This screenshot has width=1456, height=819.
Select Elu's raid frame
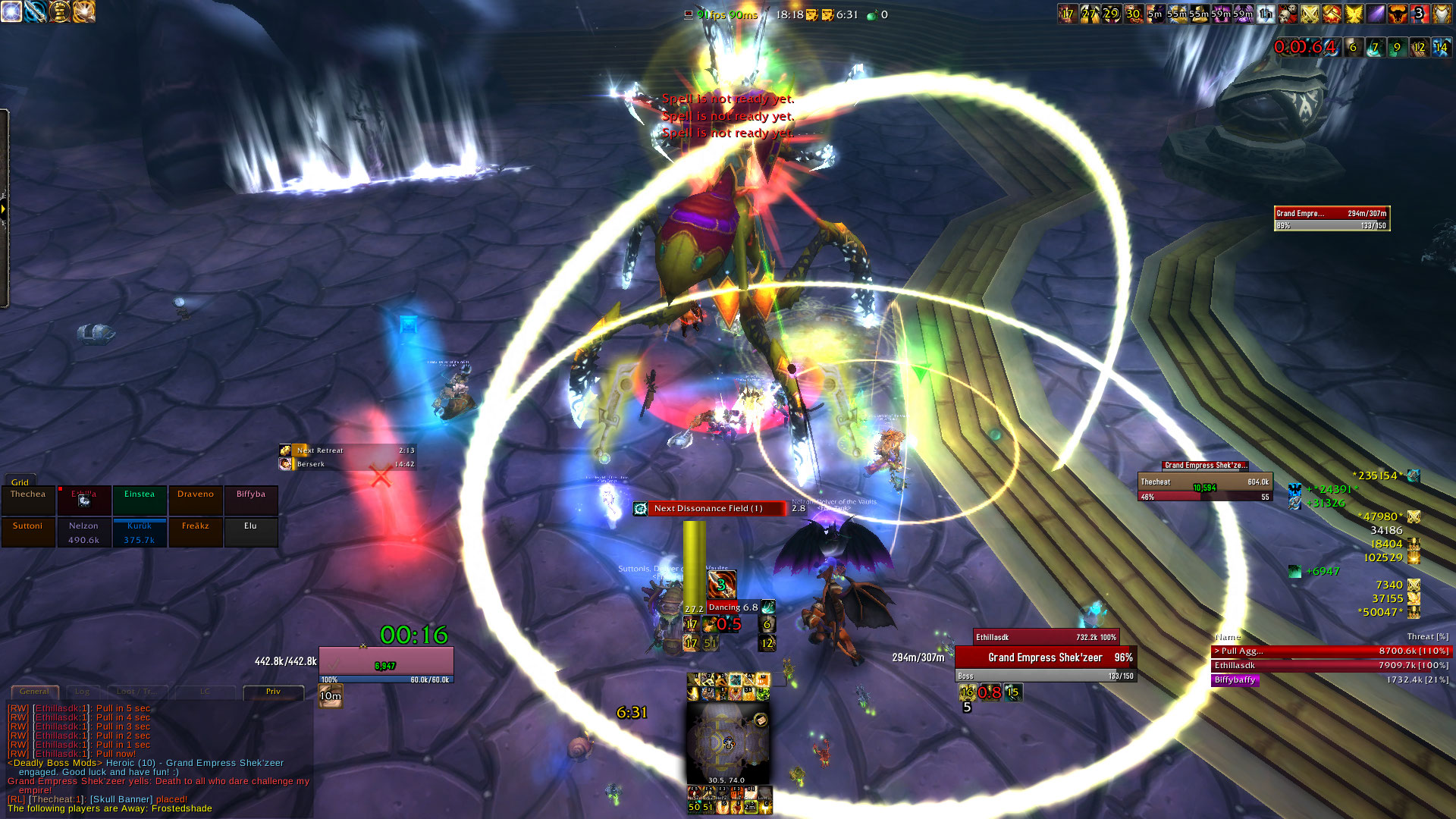(251, 532)
